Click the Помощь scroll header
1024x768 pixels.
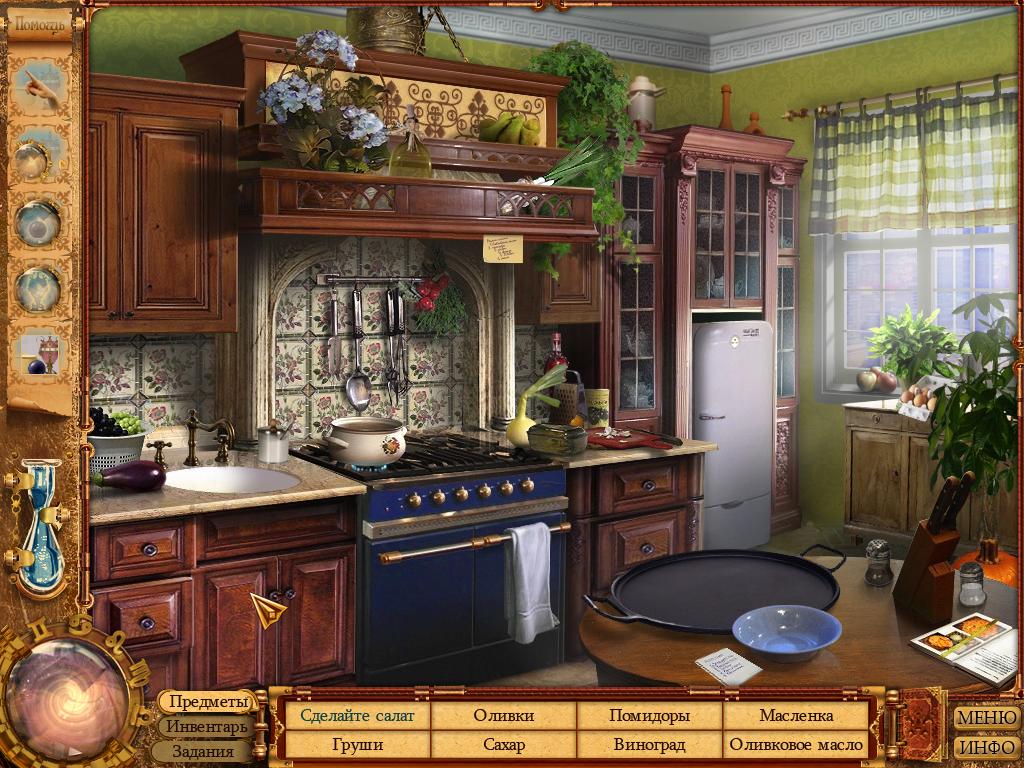pyautogui.click(x=39, y=23)
